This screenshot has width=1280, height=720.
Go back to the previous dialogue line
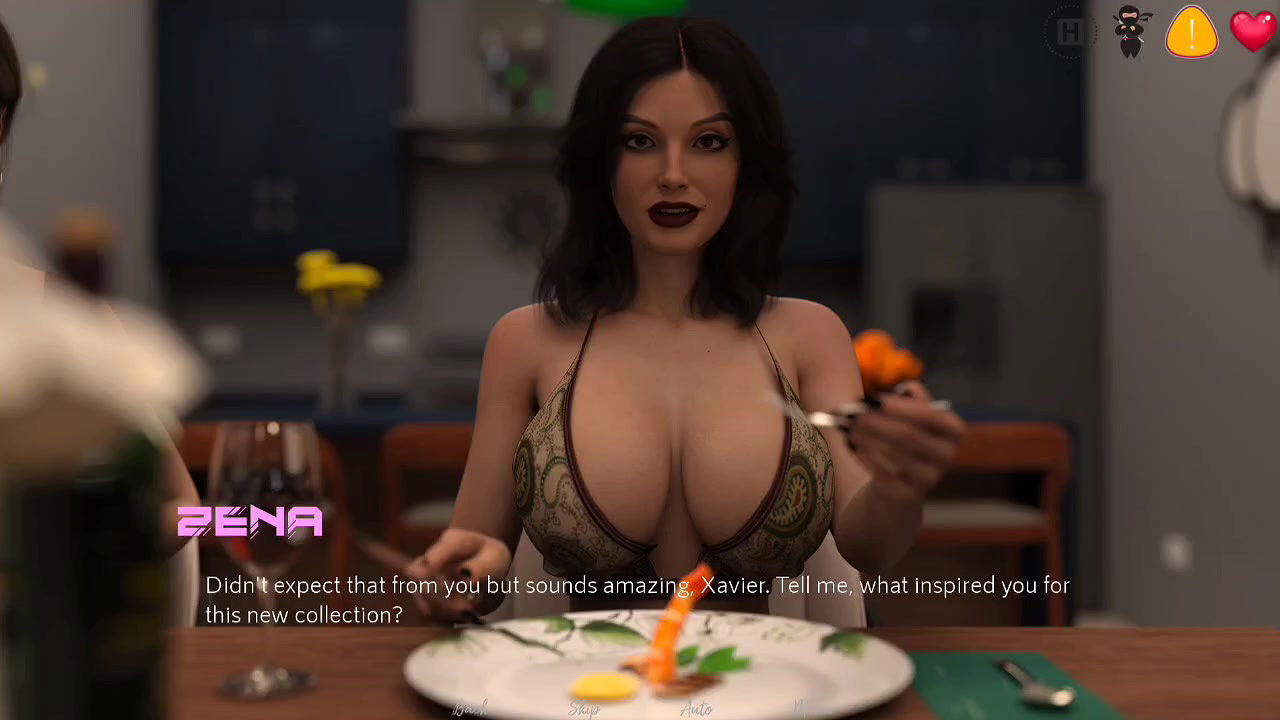point(470,709)
